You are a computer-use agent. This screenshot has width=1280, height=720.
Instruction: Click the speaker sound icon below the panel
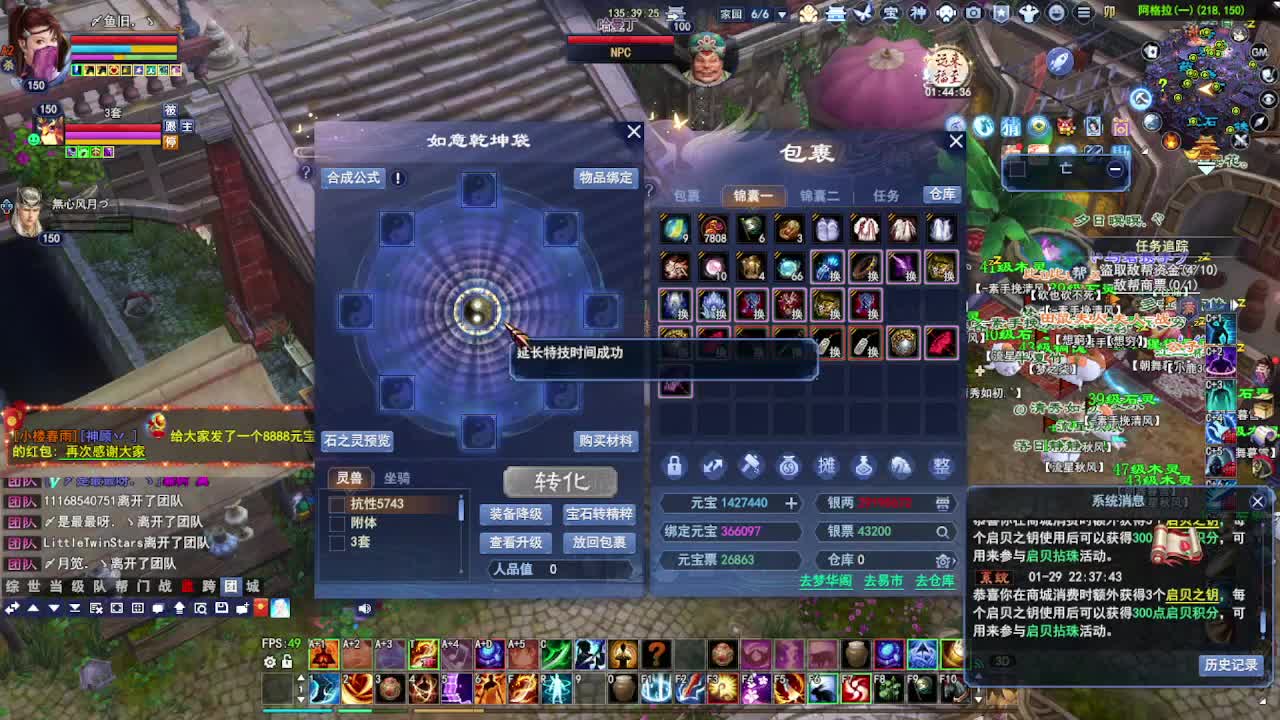[365, 607]
